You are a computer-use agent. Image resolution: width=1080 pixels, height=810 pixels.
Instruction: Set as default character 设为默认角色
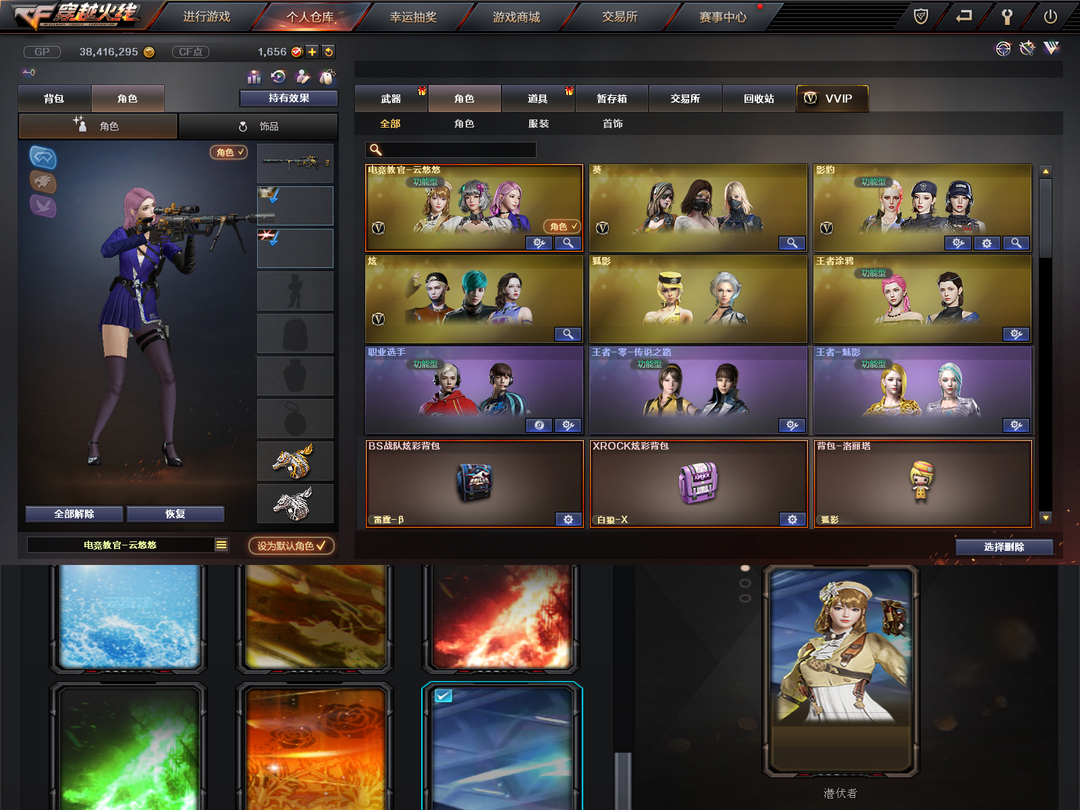coord(291,546)
